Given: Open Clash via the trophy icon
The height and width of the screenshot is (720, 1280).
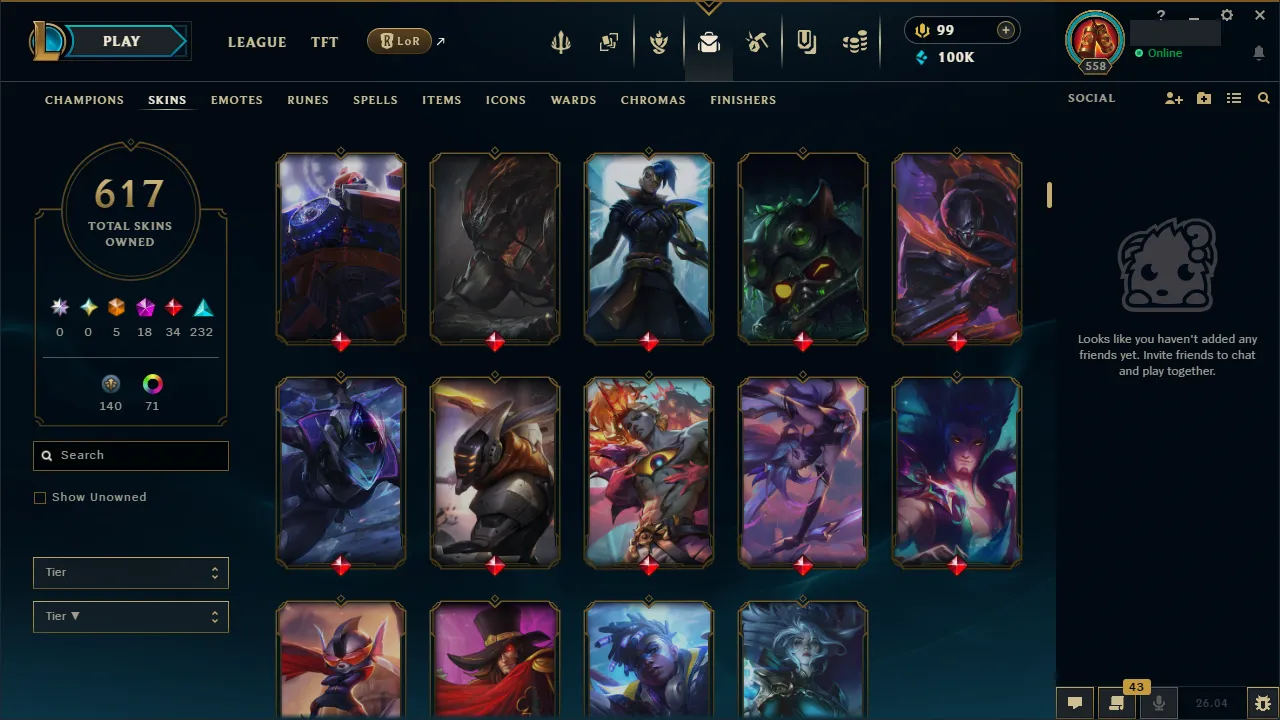Looking at the screenshot, I should coord(659,41).
